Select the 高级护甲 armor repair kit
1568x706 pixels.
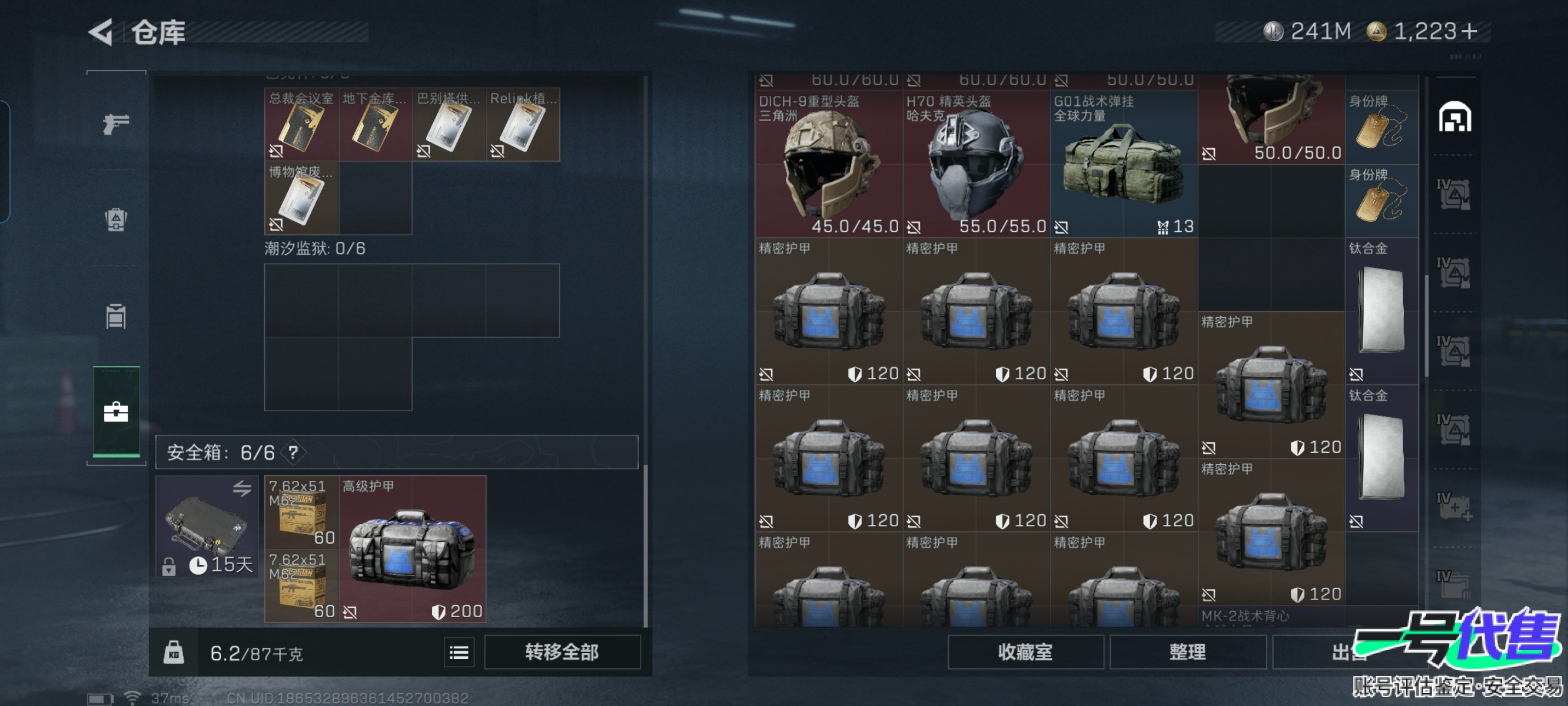pyautogui.click(x=412, y=549)
